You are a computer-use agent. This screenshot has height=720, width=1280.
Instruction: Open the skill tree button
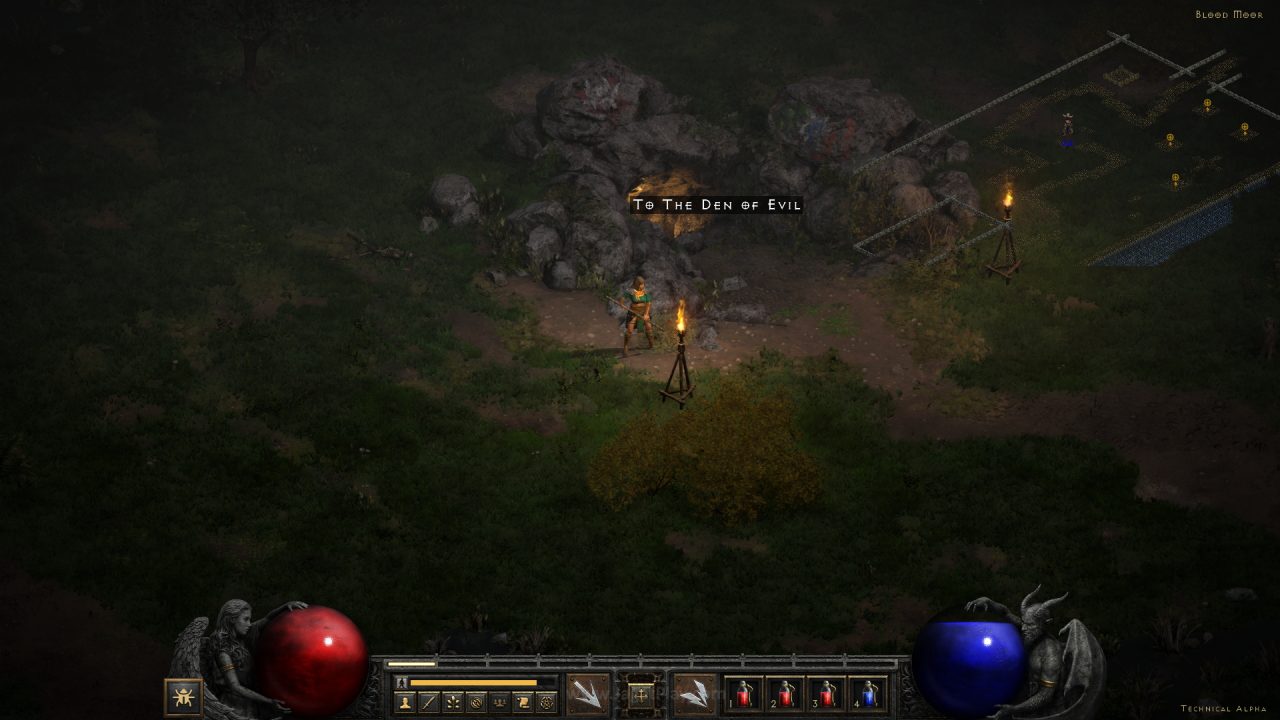(452, 702)
